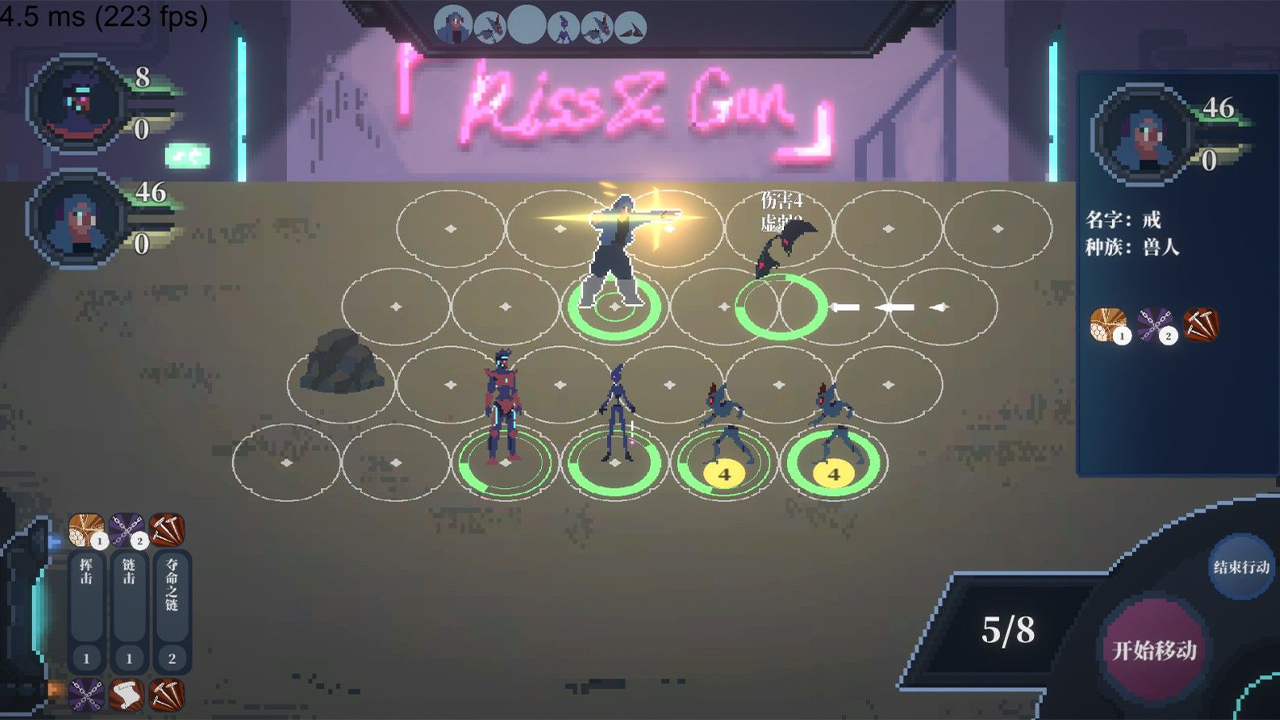Click the fallen creature icon in the turn order bar

pos(630,27)
